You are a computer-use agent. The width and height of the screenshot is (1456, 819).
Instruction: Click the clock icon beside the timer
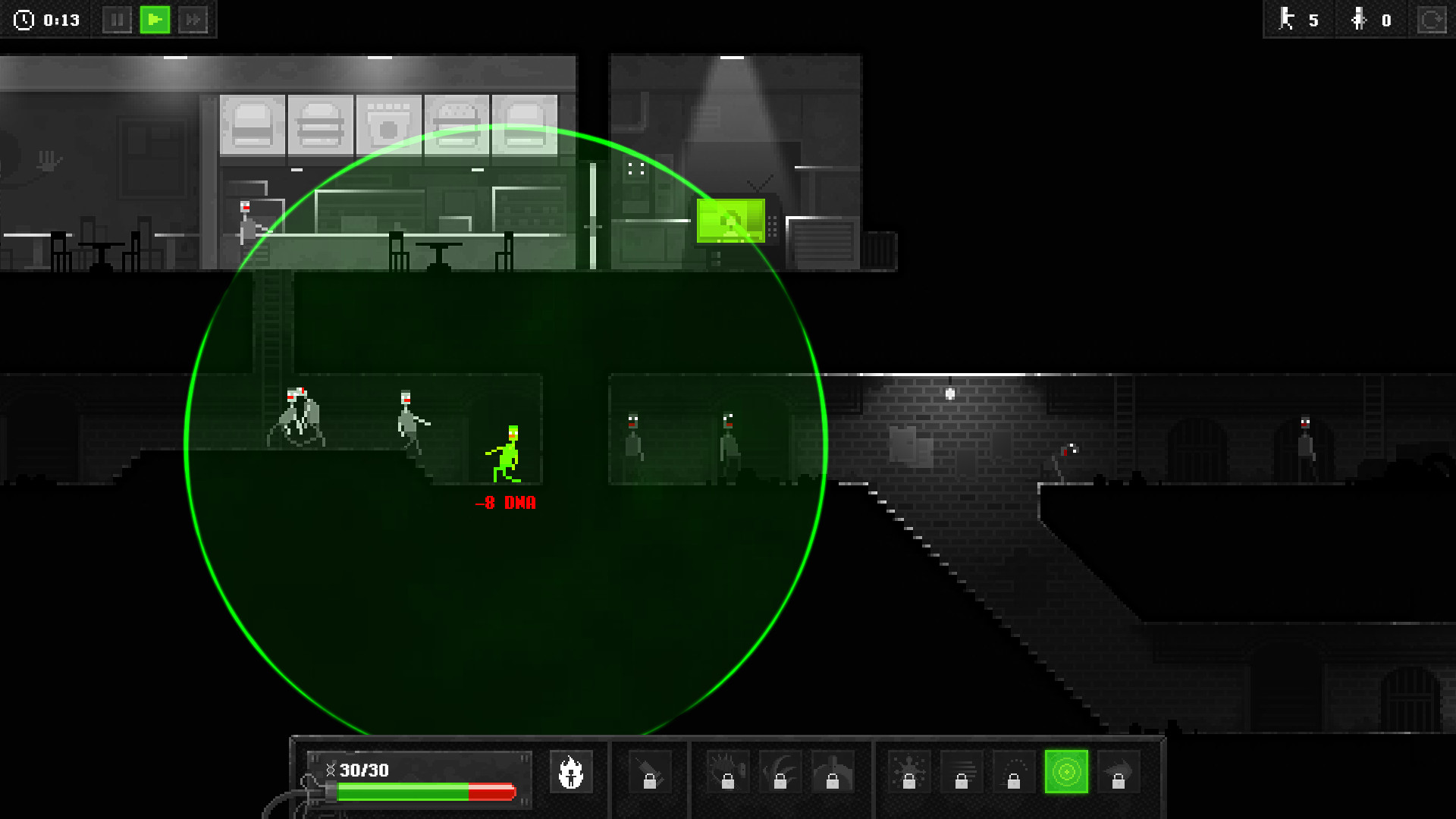click(x=23, y=20)
